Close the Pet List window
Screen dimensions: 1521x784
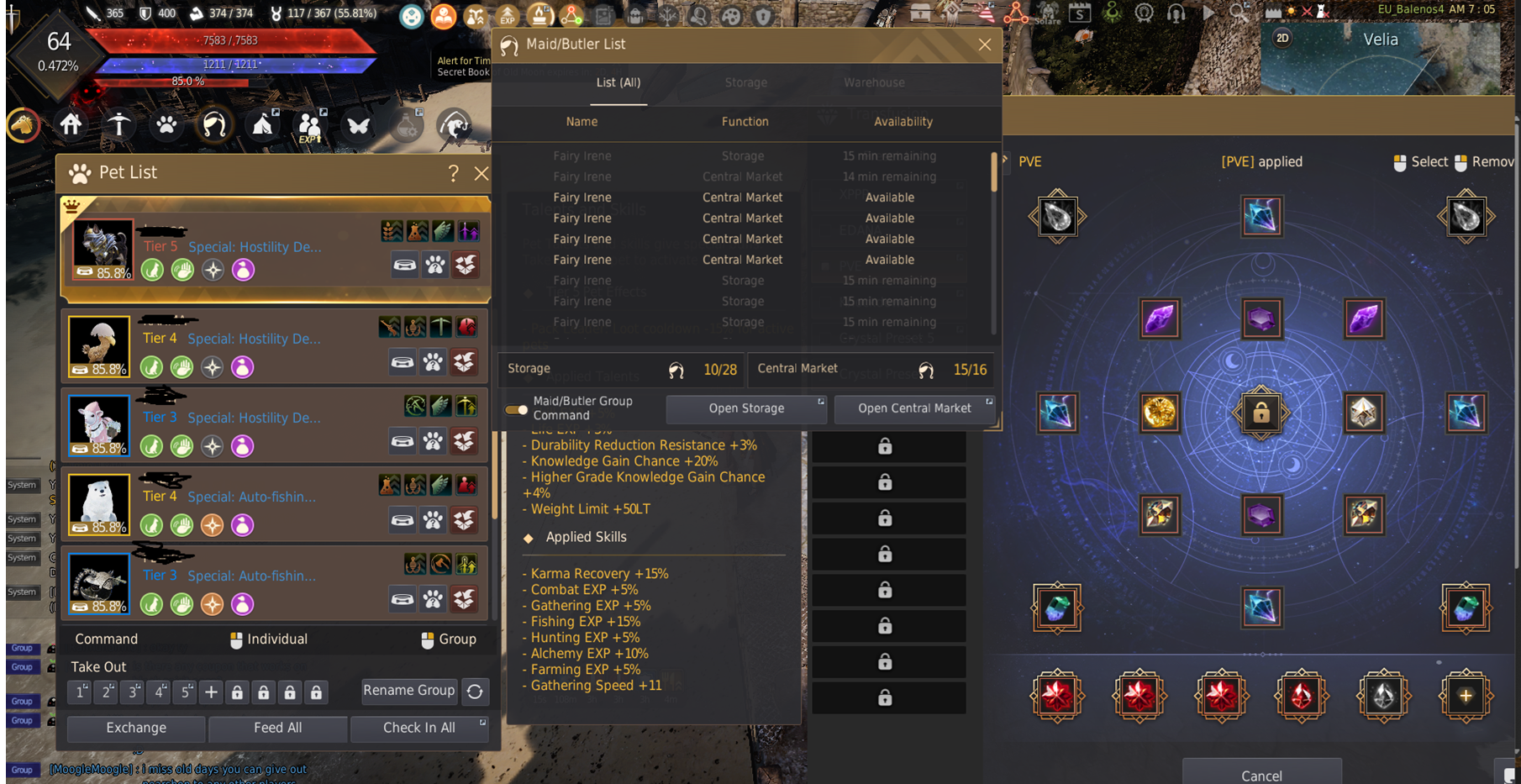point(481,173)
